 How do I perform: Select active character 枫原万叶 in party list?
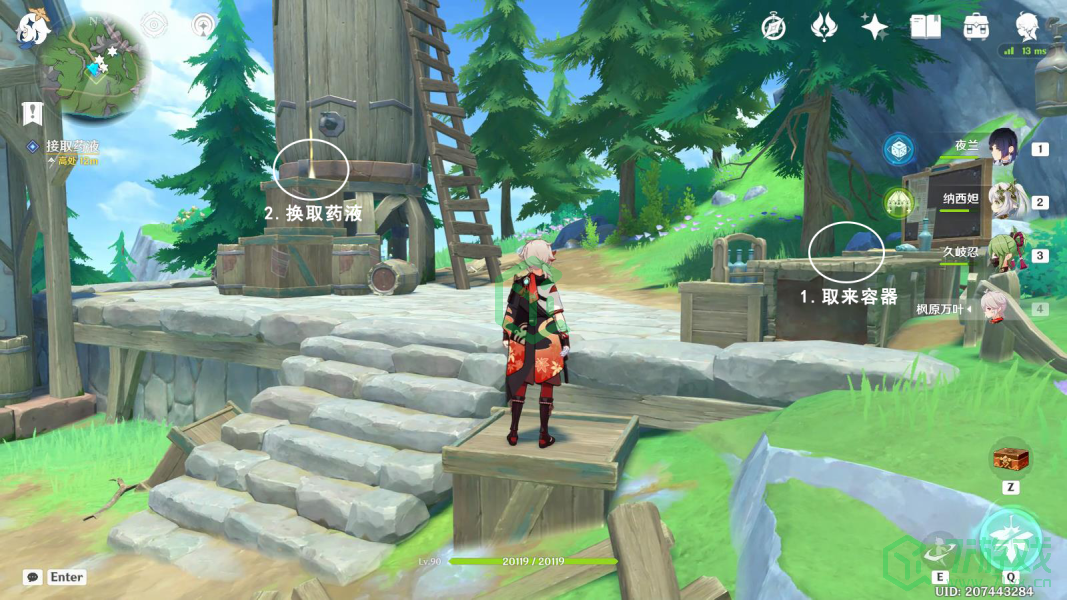(994, 308)
